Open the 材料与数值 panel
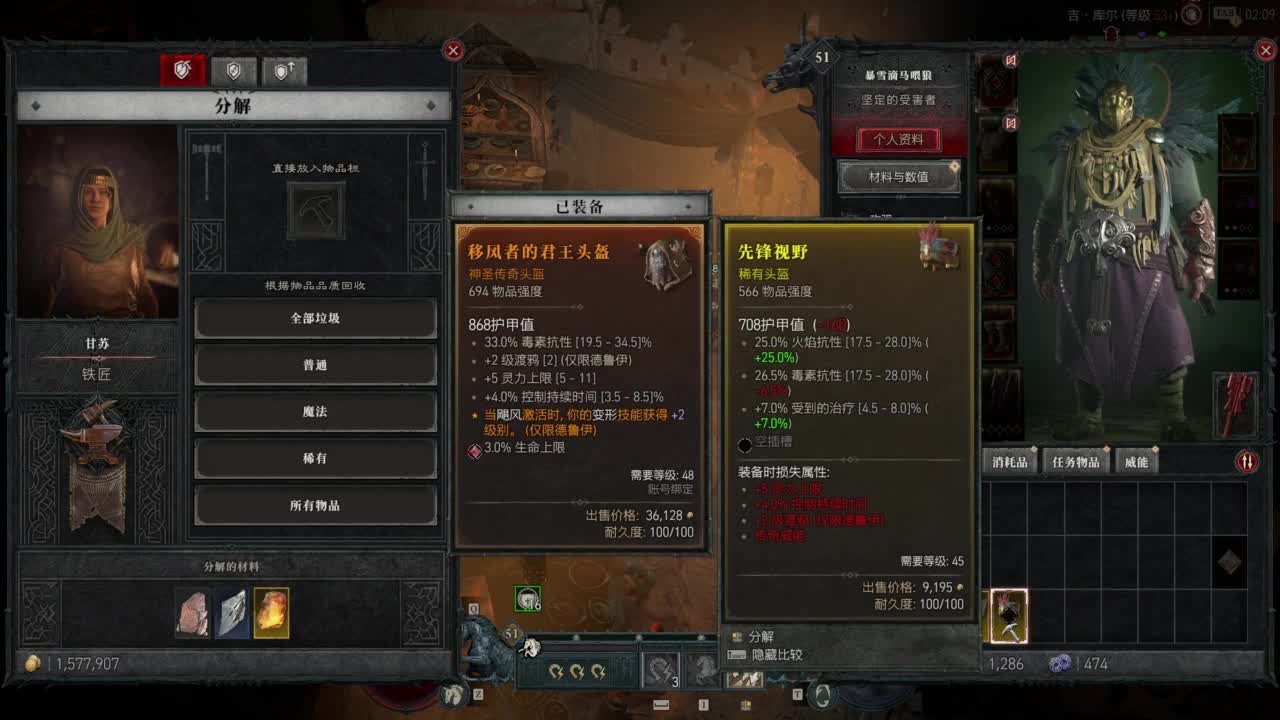 [897, 178]
